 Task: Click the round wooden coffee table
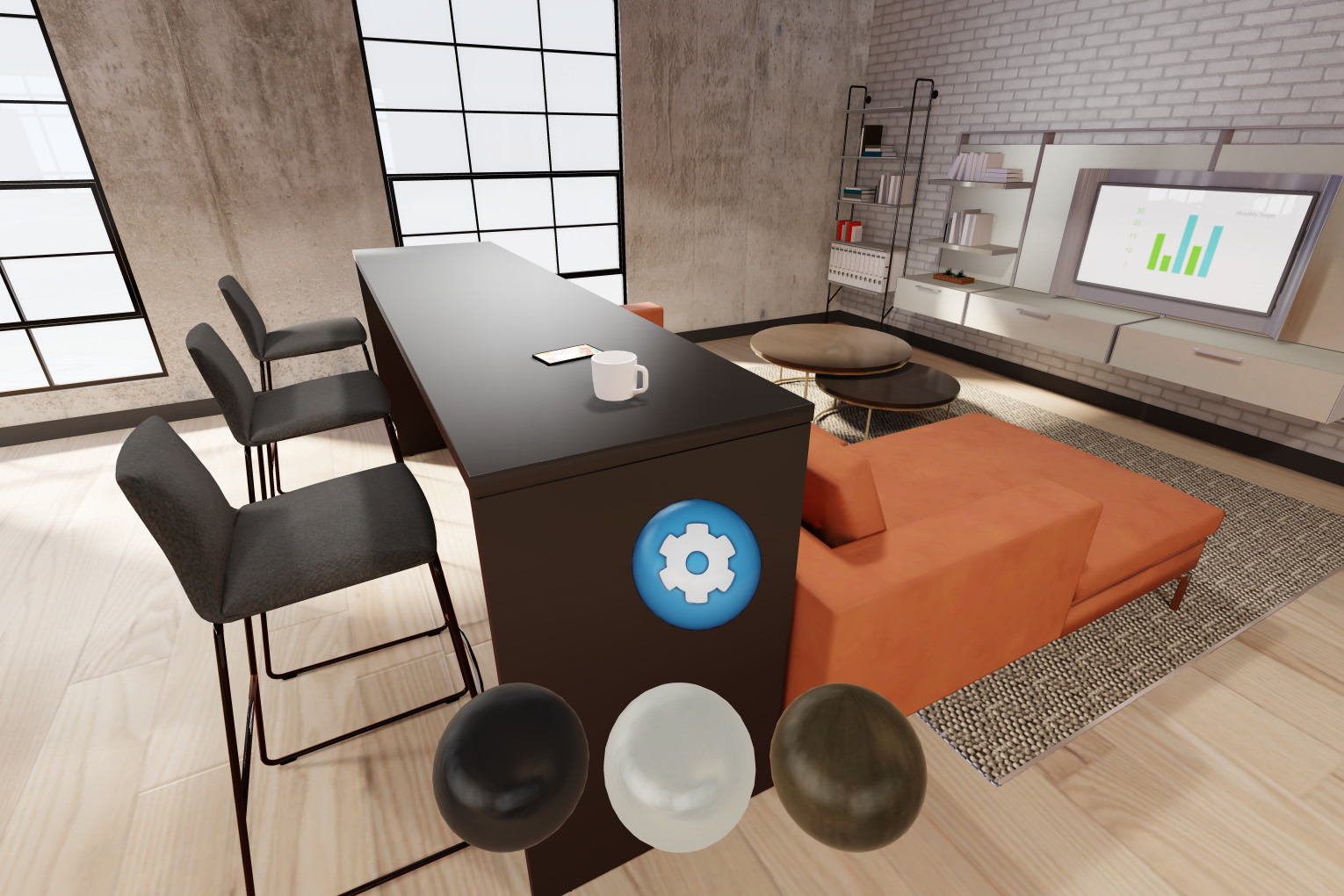tap(830, 347)
